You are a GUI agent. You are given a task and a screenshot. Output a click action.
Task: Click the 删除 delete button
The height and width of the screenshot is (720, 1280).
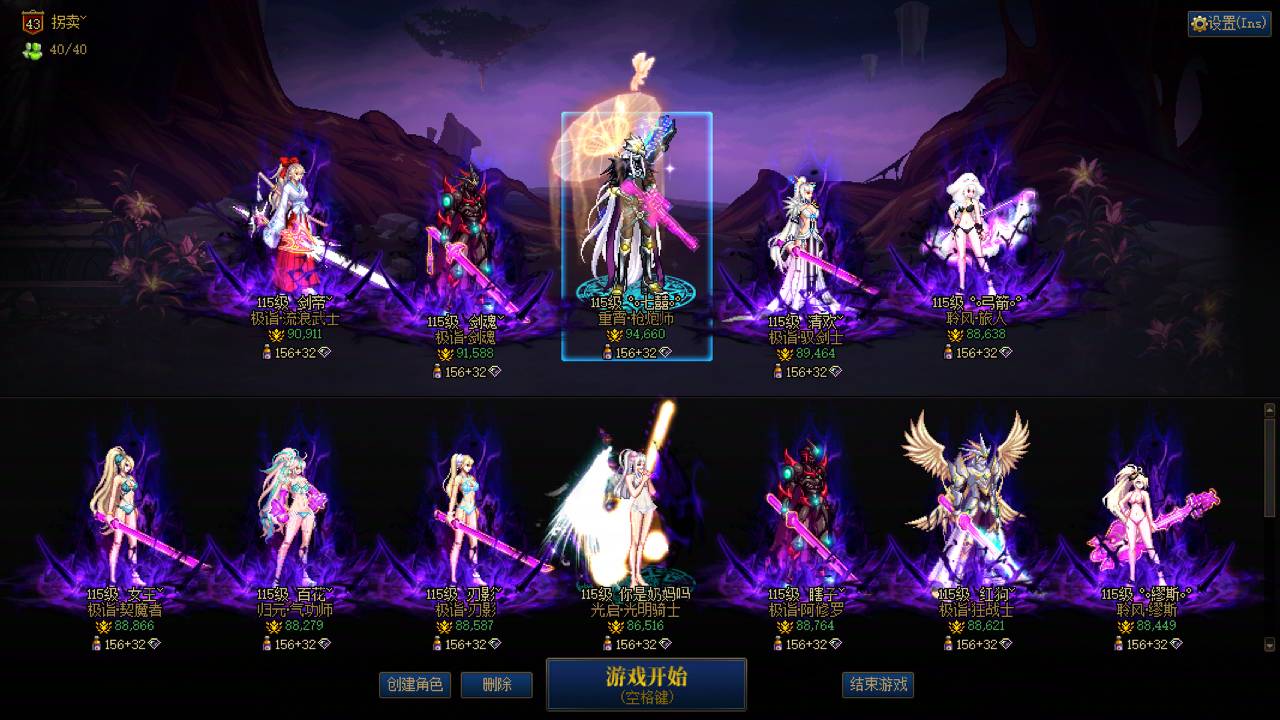(x=497, y=685)
